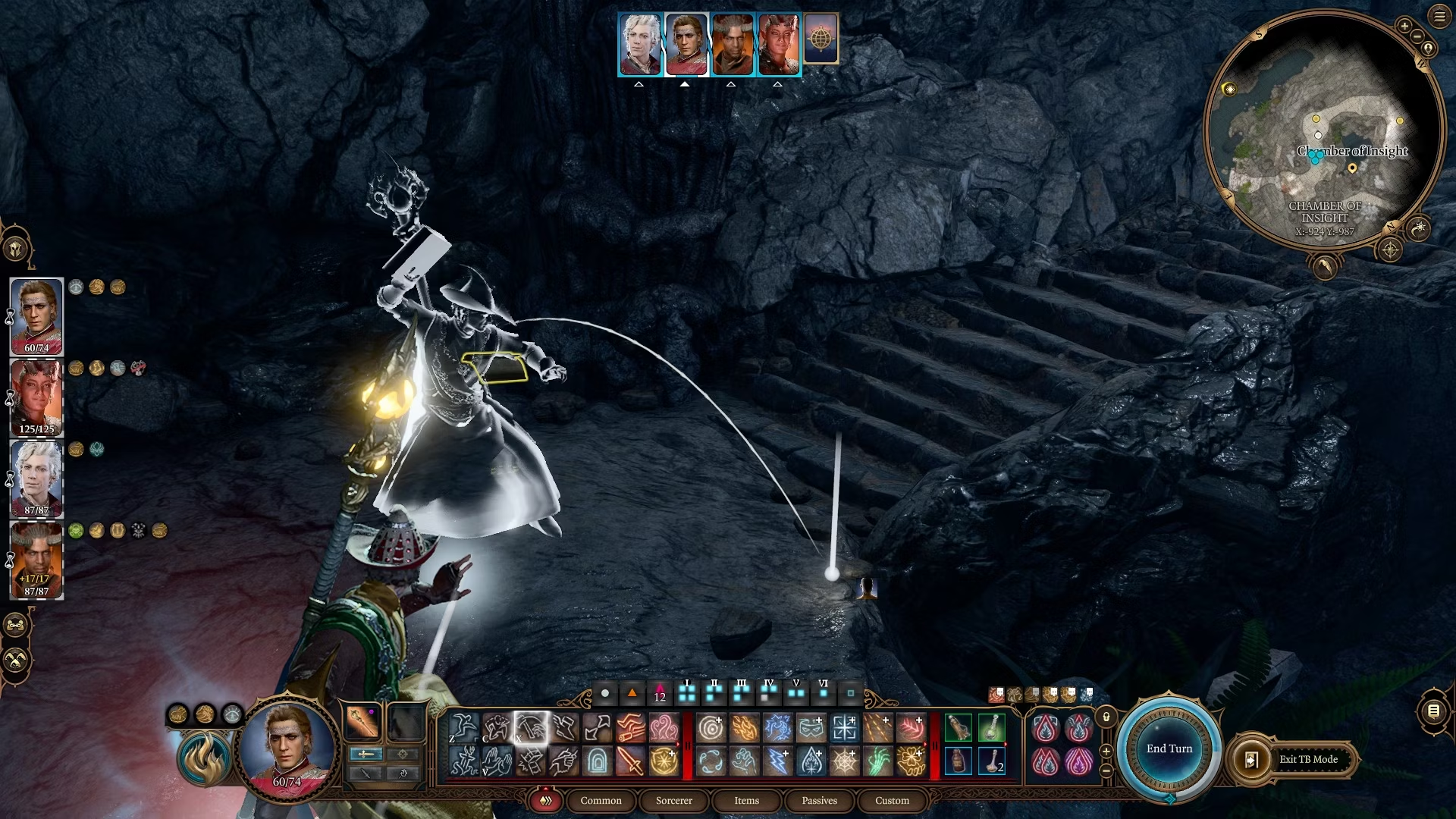Open the combat log button
The height and width of the screenshot is (819, 1456).
pos(1433,711)
